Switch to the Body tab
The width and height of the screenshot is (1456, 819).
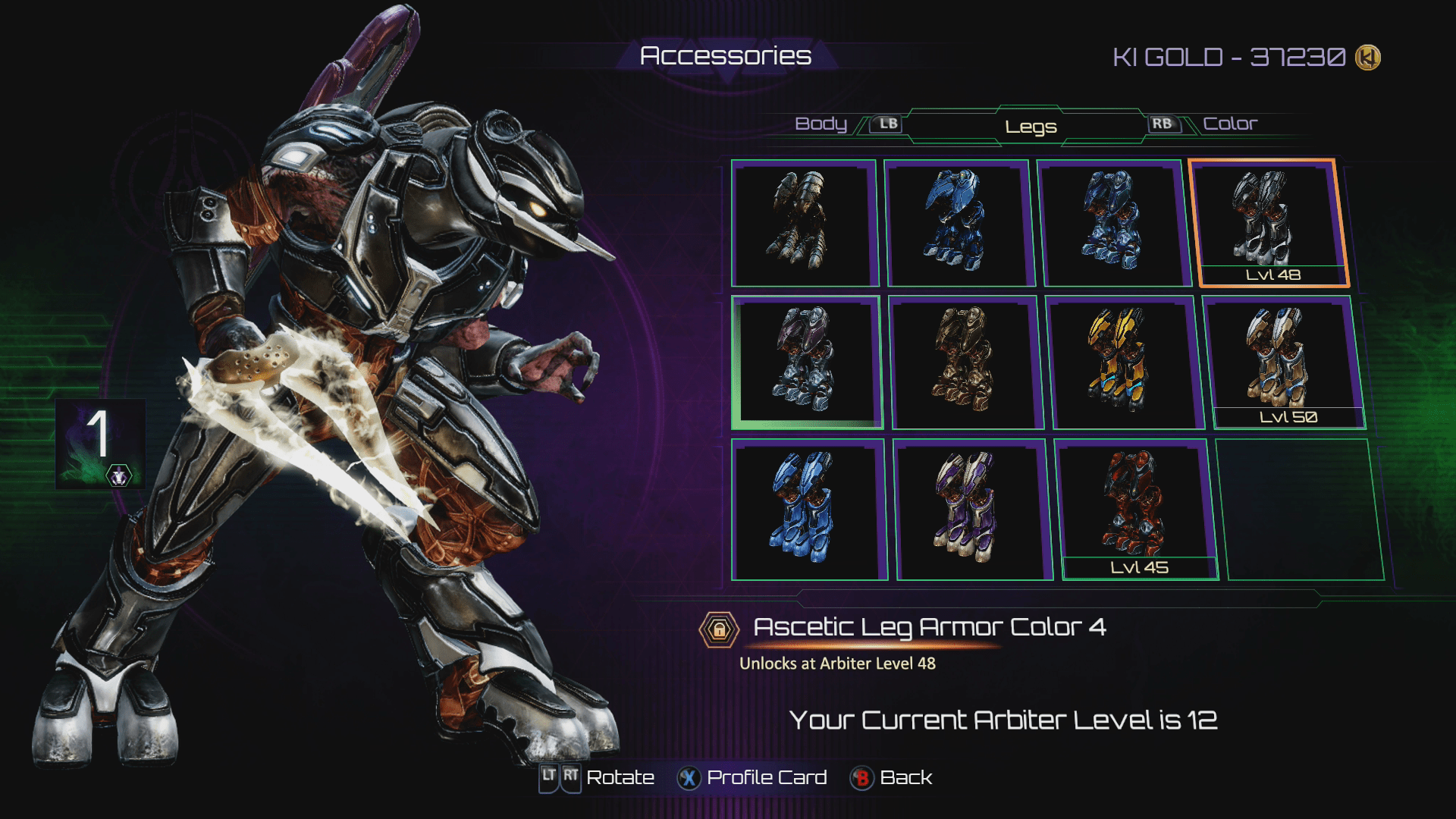click(821, 124)
